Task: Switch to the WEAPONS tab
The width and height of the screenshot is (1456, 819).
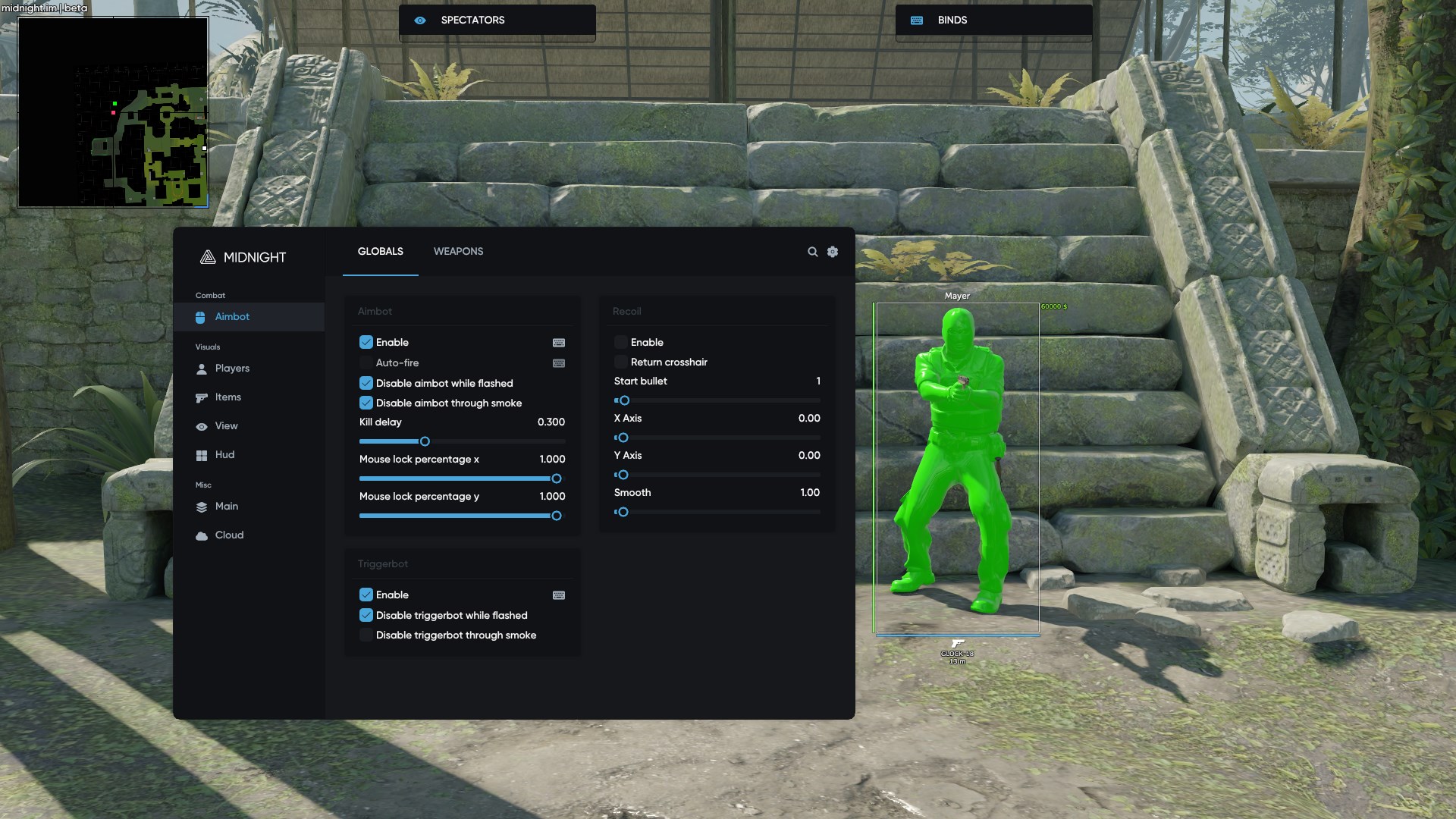Action: (458, 251)
